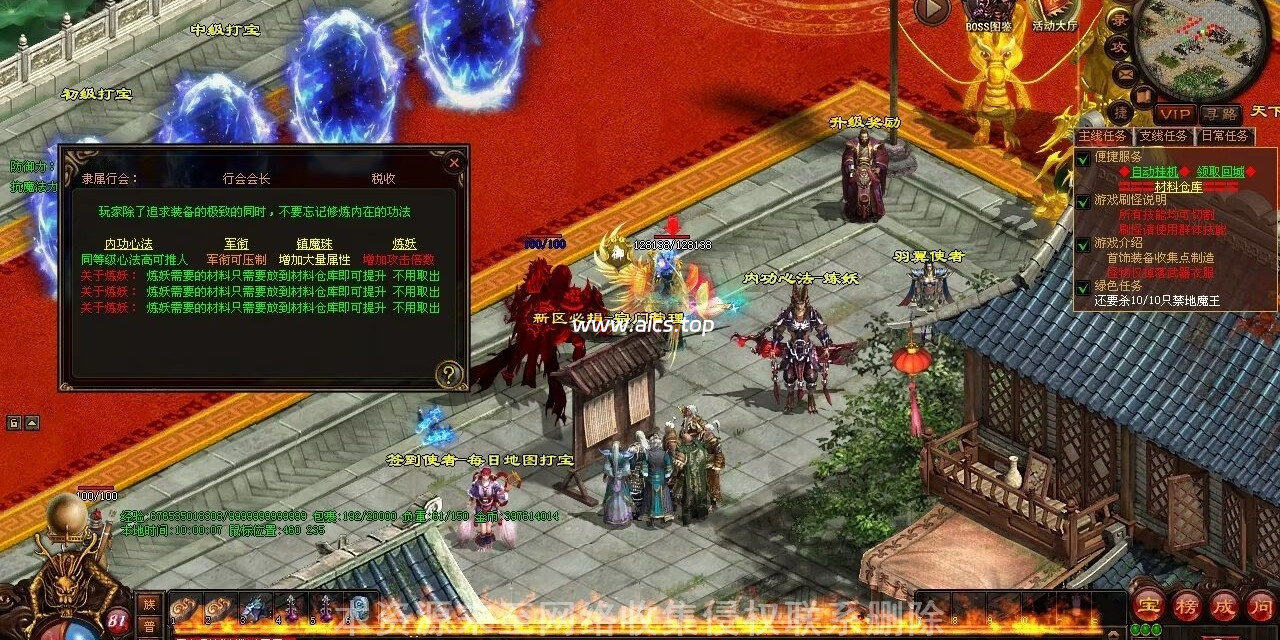This screenshot has height=640, width=1280.
Task: Click the mail envelope icon
Action: (x=1125, y=73)
